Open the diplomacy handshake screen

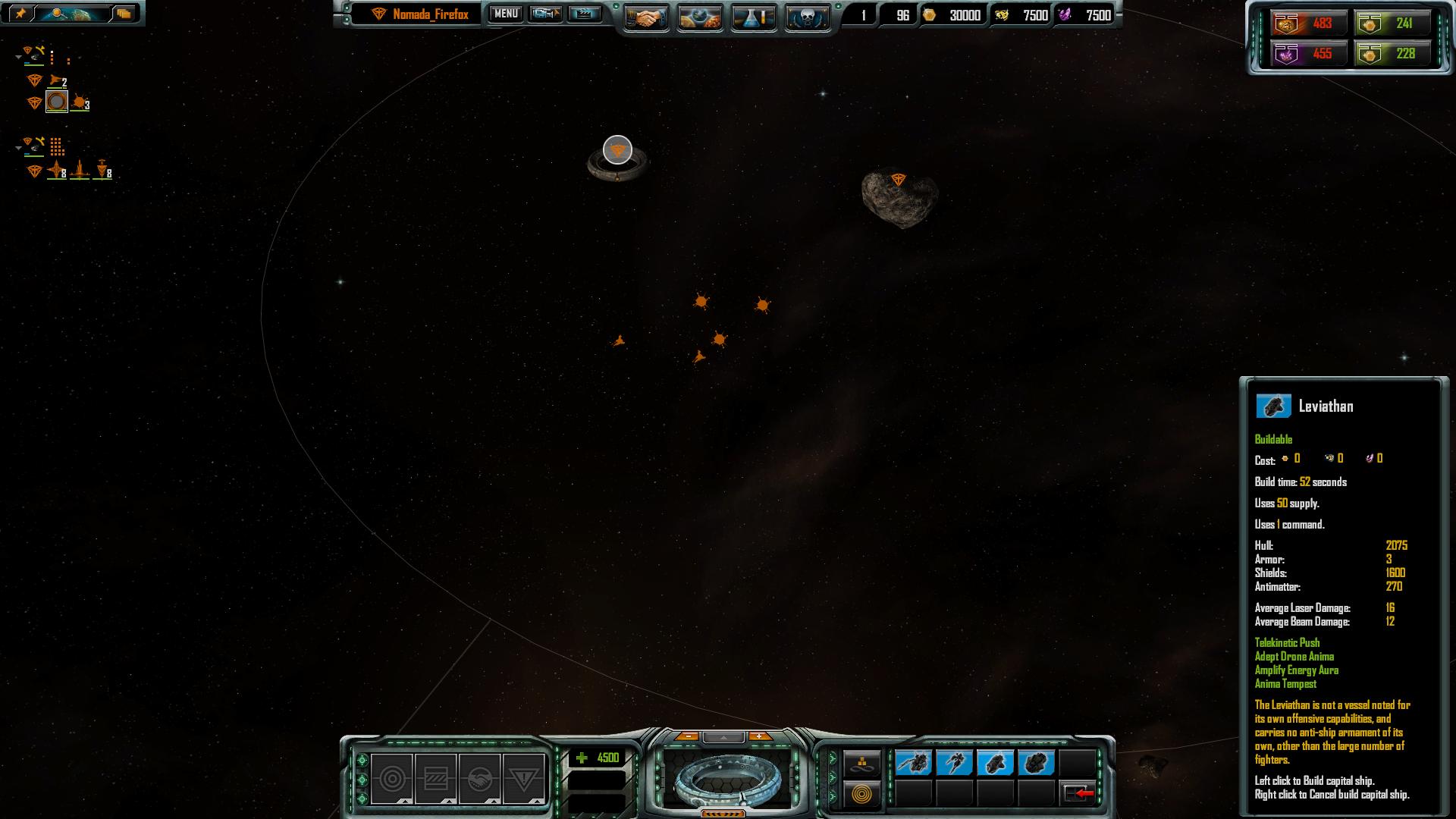tap(646, 17)
